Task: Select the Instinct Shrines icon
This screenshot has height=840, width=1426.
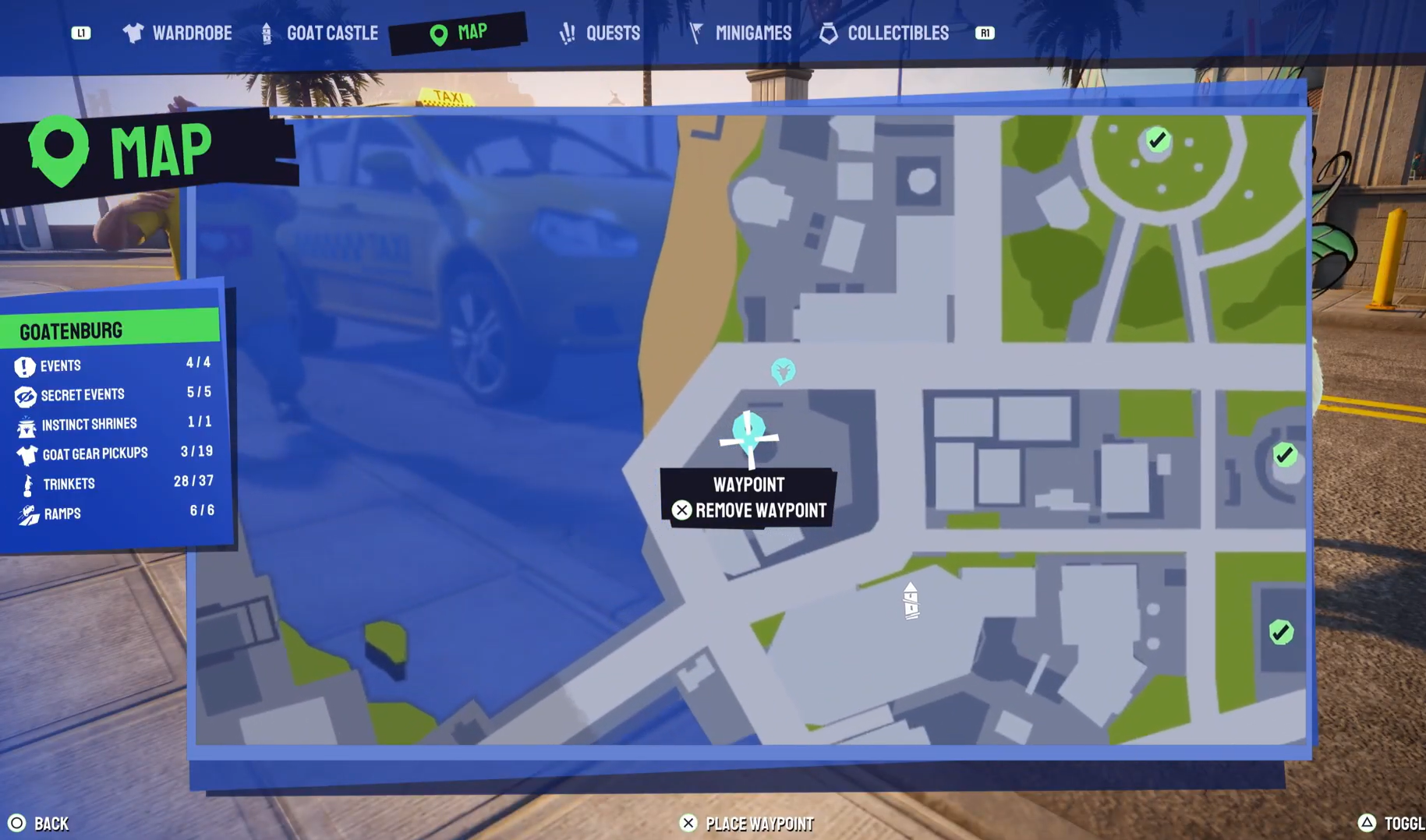Action: pyautogui.click(x=25, y=424)
